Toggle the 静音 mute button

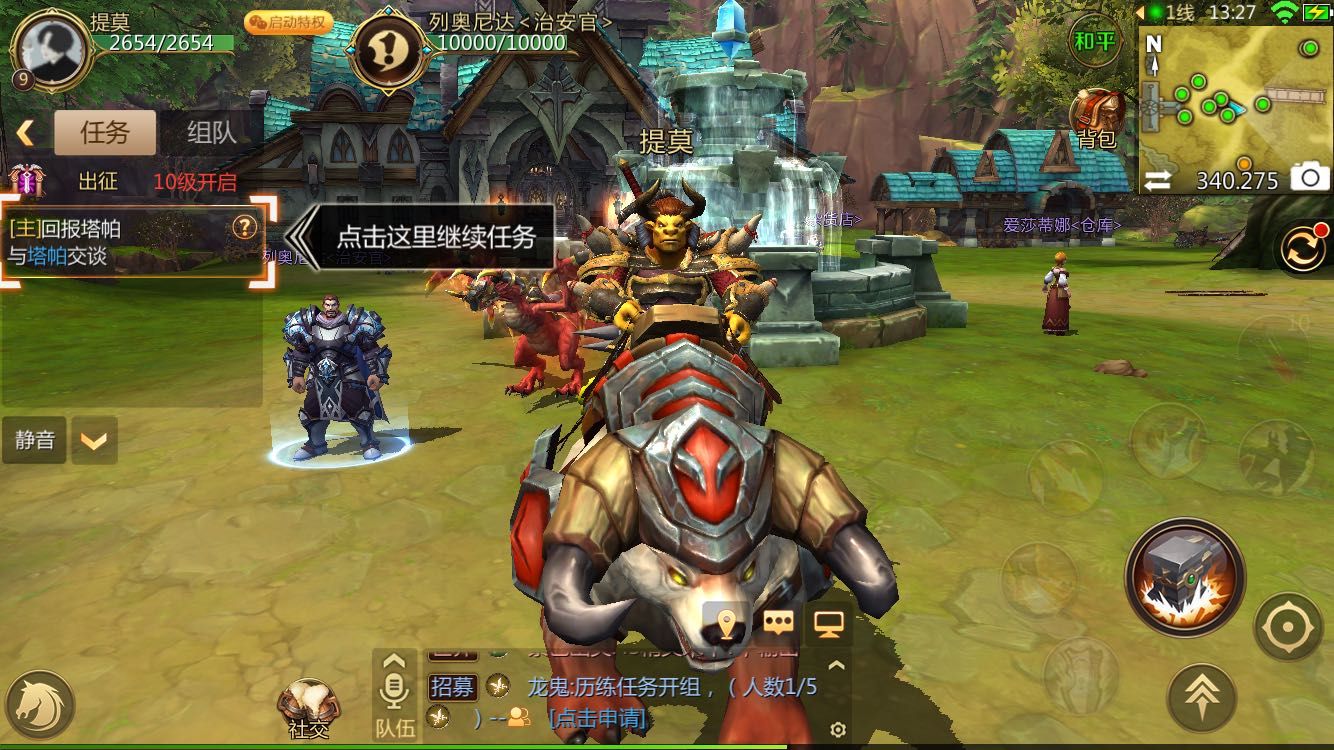coord(35,440)
